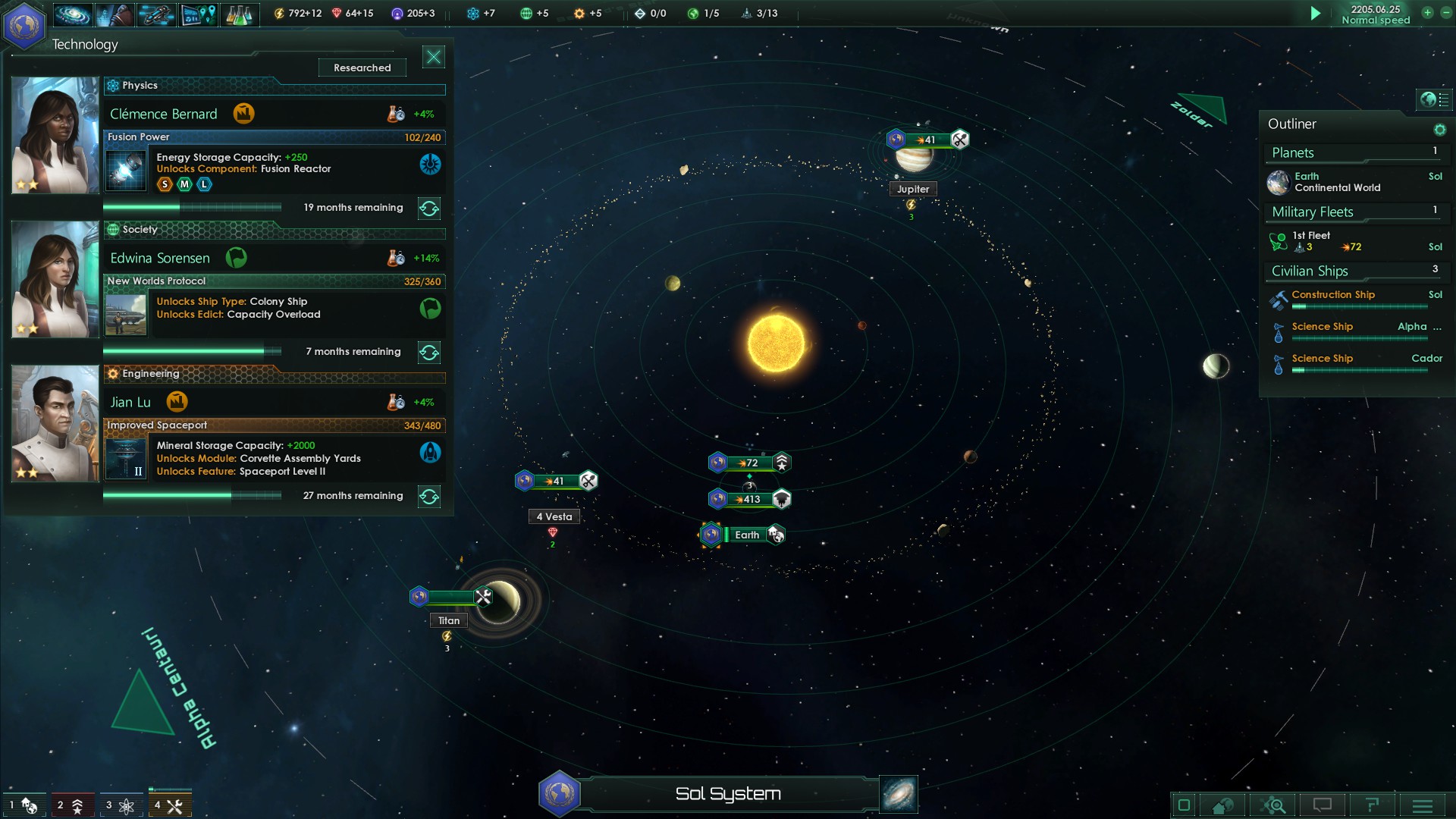The height and width of the screenshot is (819, 1456).
Task: Select scientist Jian Lu's portrait
Action: [55, 423]
